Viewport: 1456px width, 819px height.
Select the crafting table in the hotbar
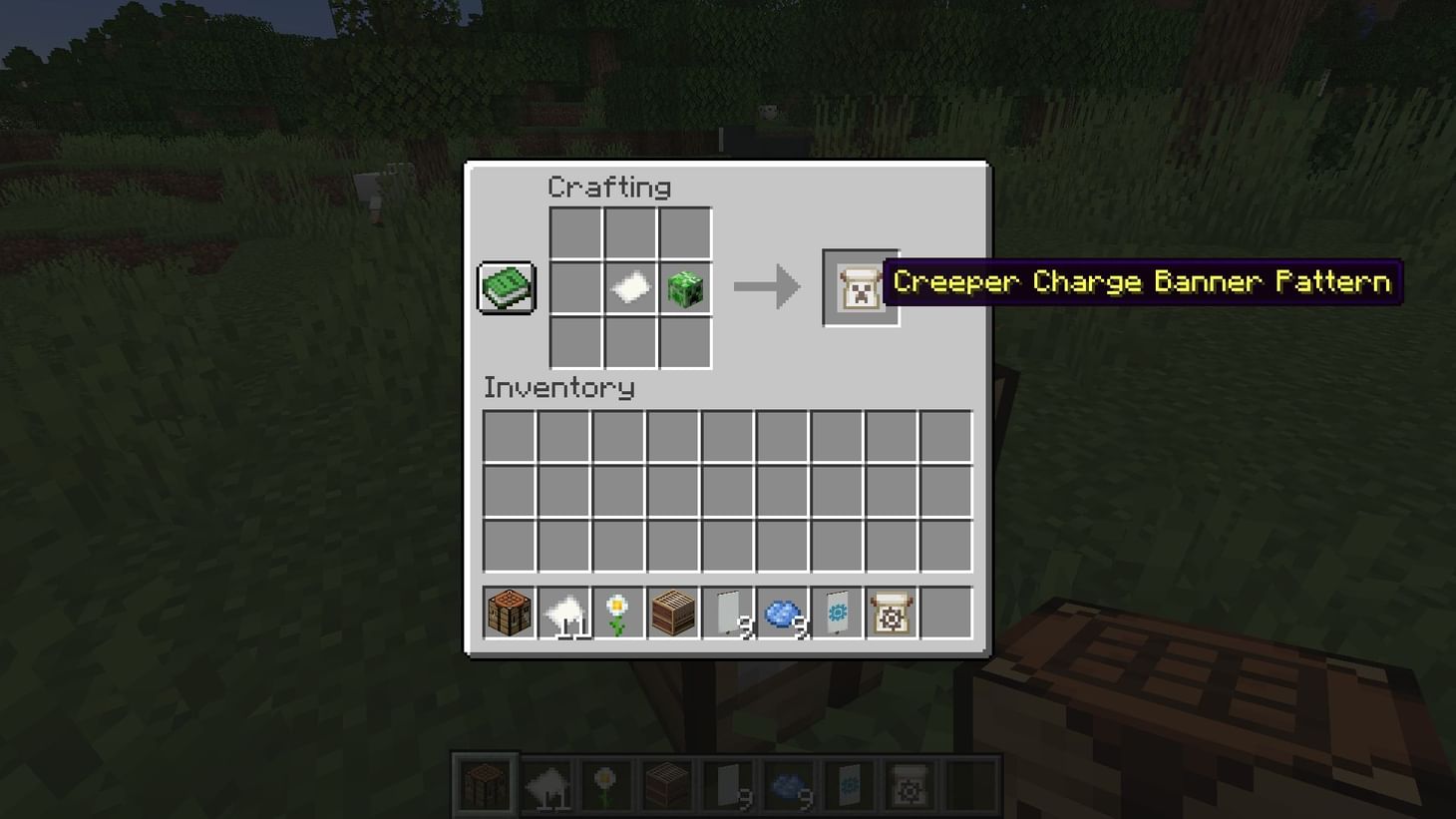click(x=508, y=612)
